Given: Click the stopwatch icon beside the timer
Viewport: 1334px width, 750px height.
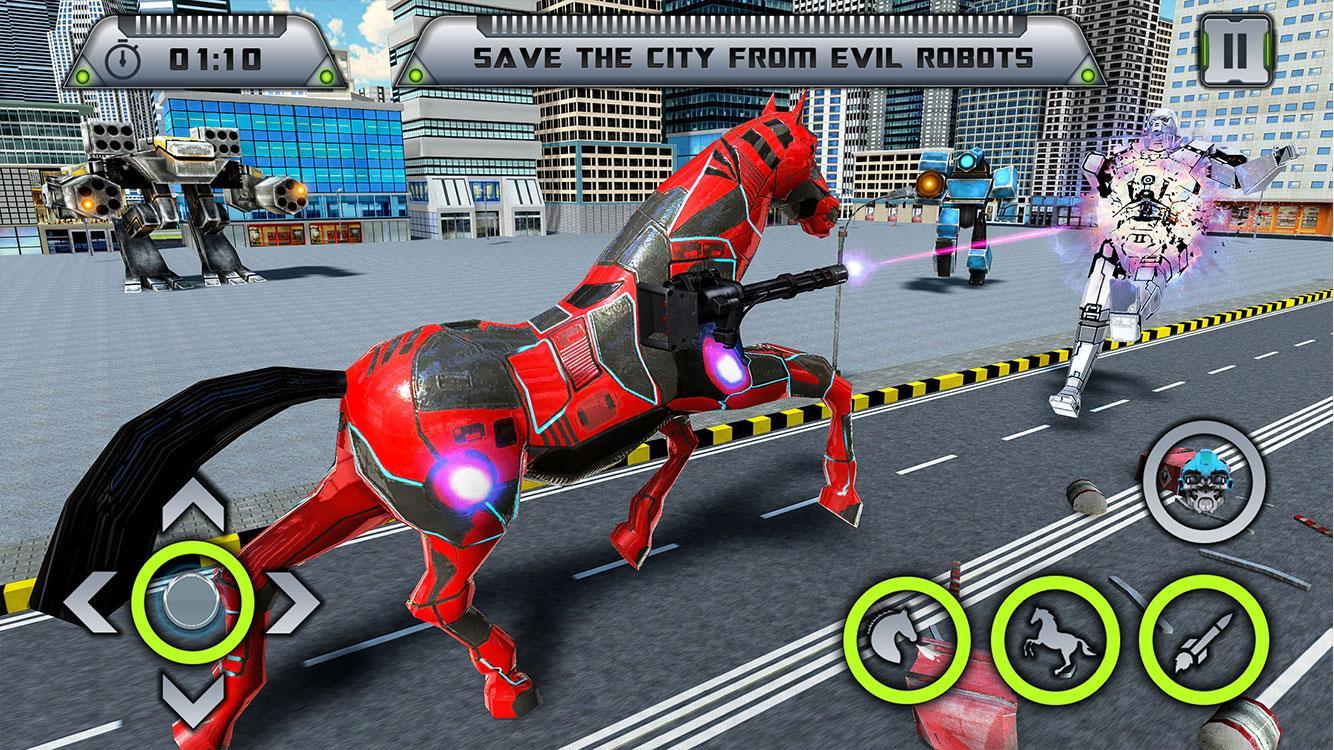Looking at the screenshot, I should pos(123,58).
